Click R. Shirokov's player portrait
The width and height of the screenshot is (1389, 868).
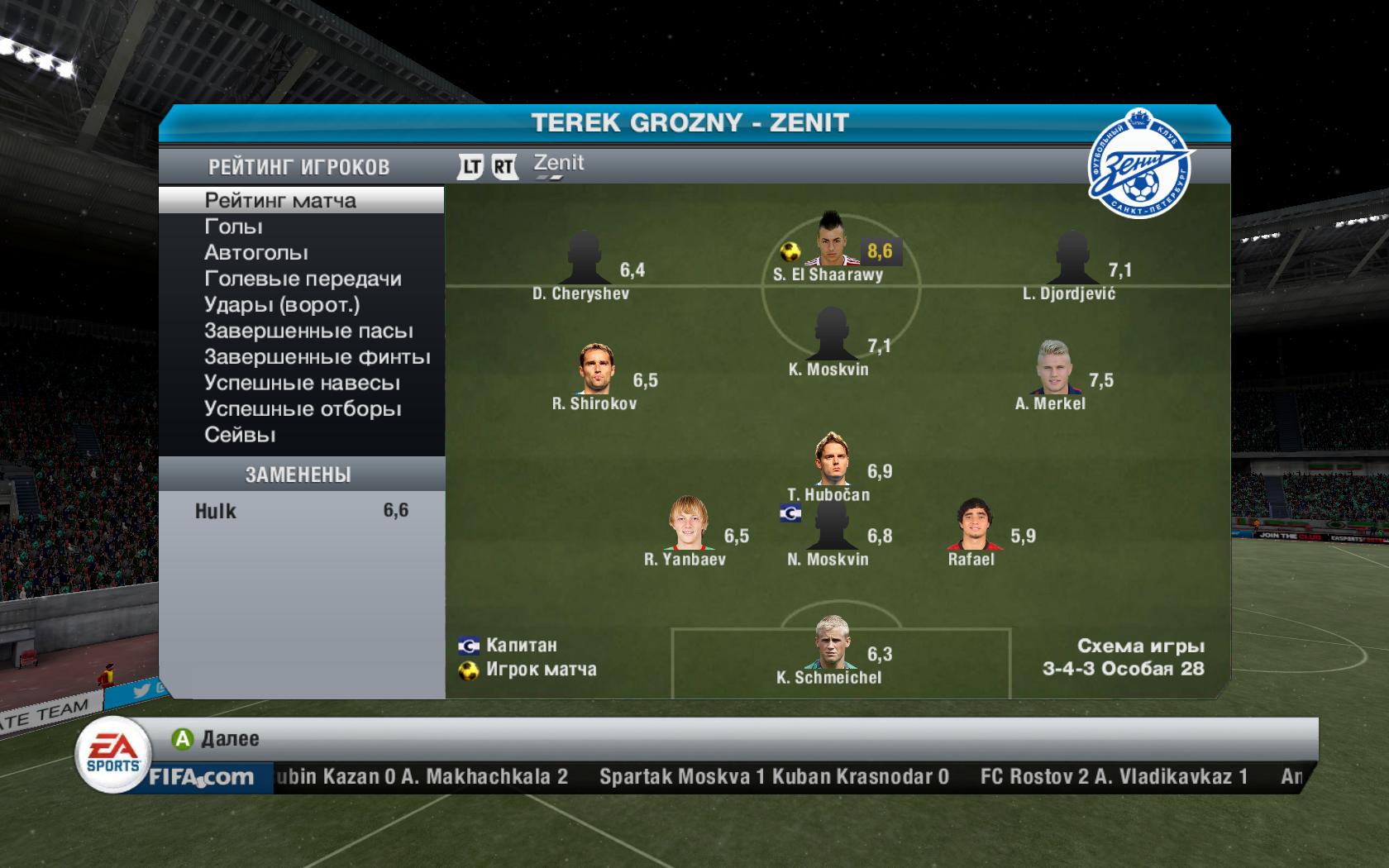coord(595,369)
